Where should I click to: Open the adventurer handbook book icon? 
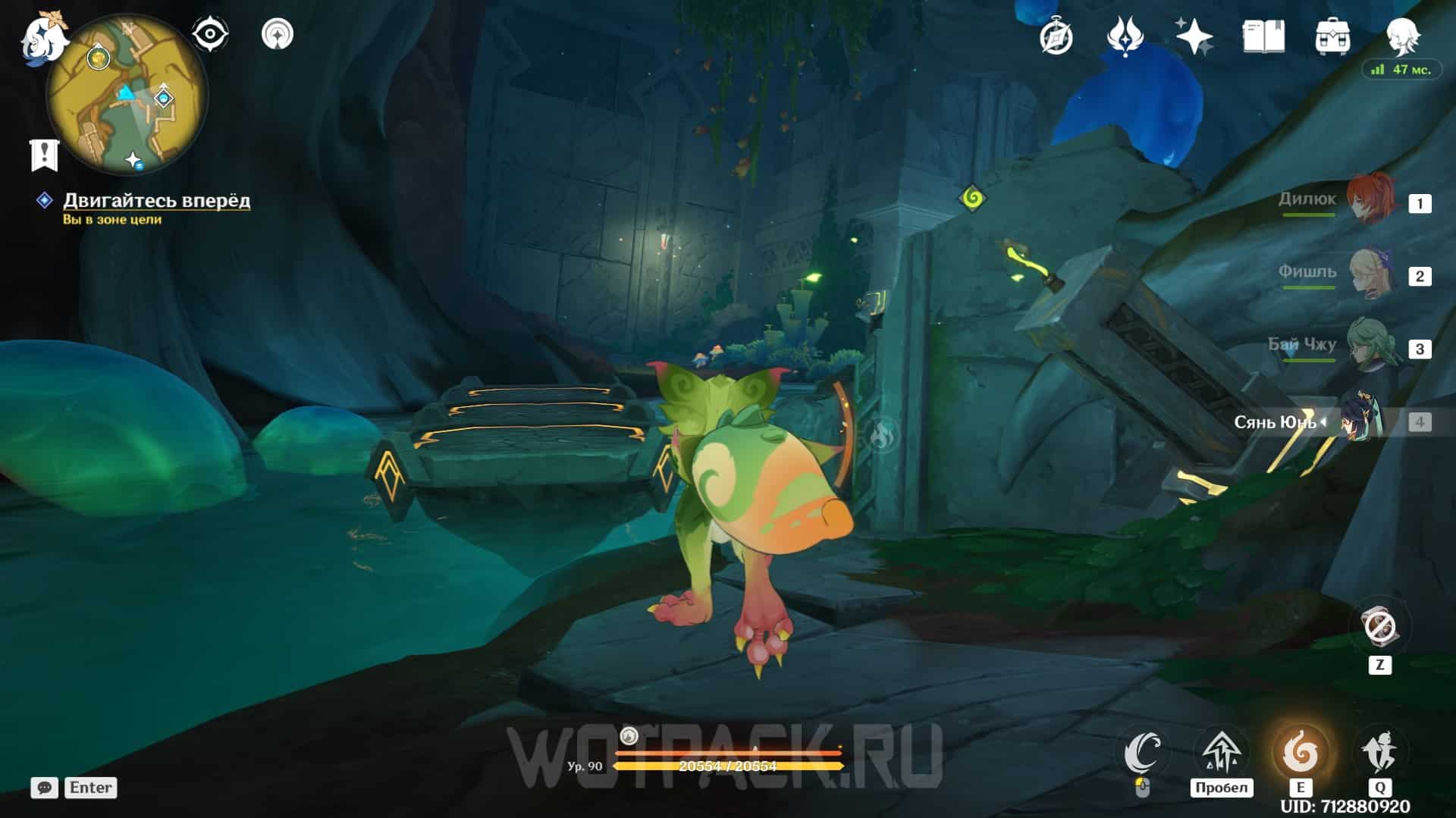tap(1263, 36)
